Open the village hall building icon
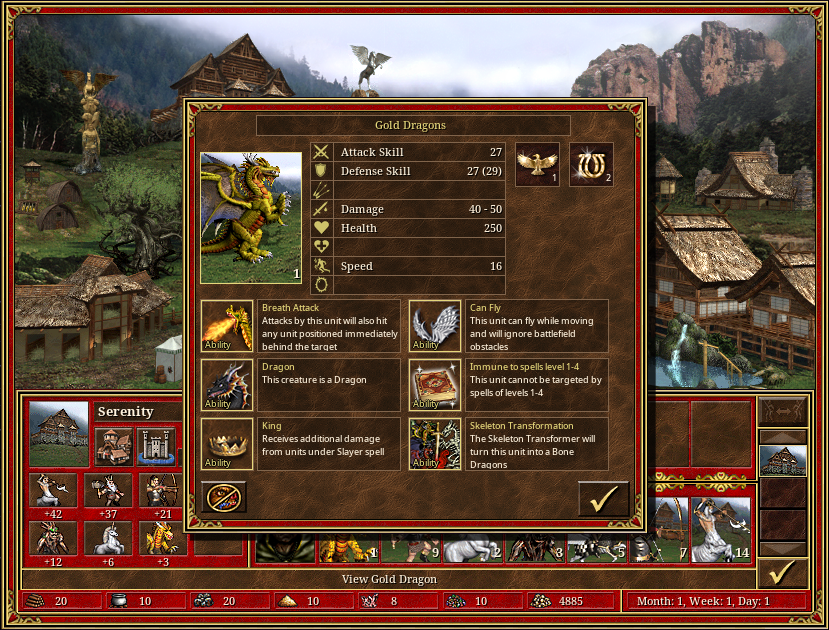 point(113,446)
